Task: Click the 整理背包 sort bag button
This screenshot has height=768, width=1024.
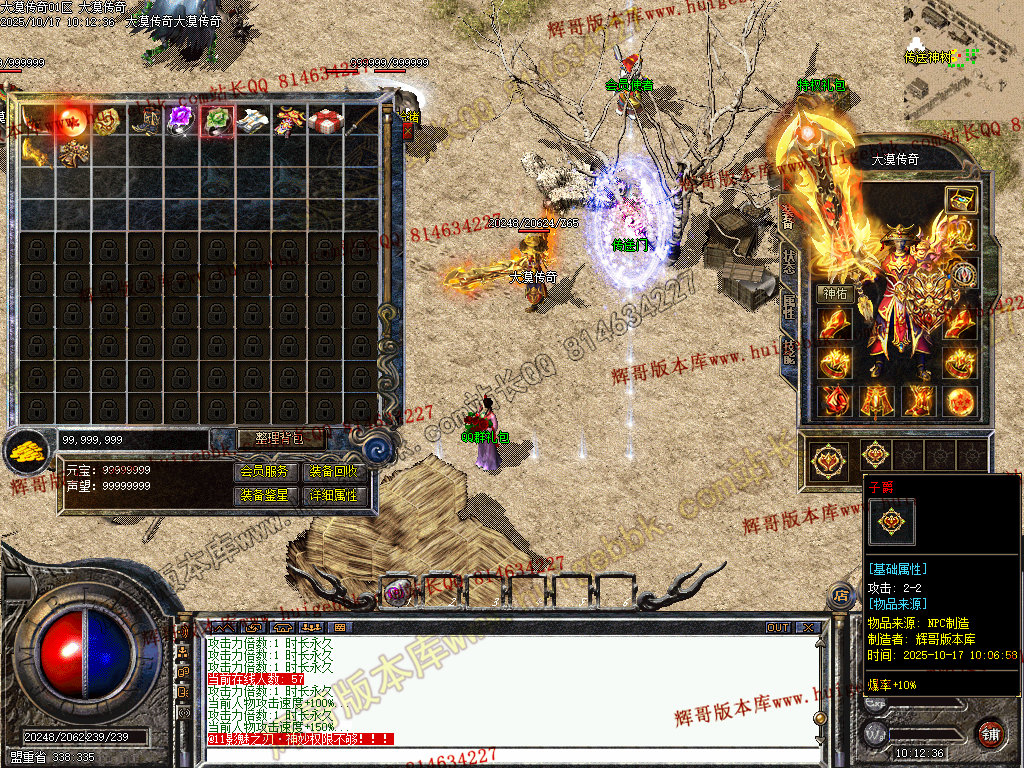Action: (x=268, y=438)
